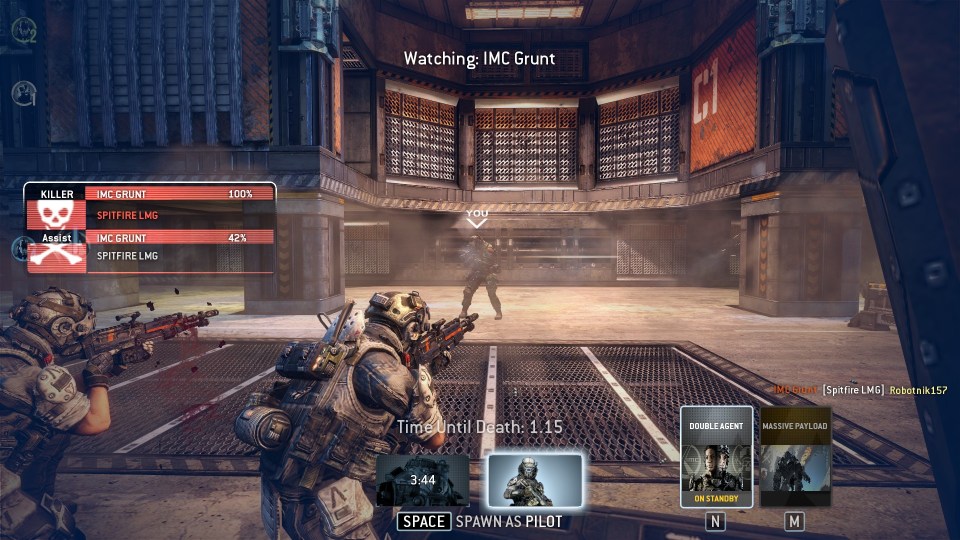Select the pilot spawn tile
Image resolution: width=960 pixels, height=540 pixels.
[535, 481]
